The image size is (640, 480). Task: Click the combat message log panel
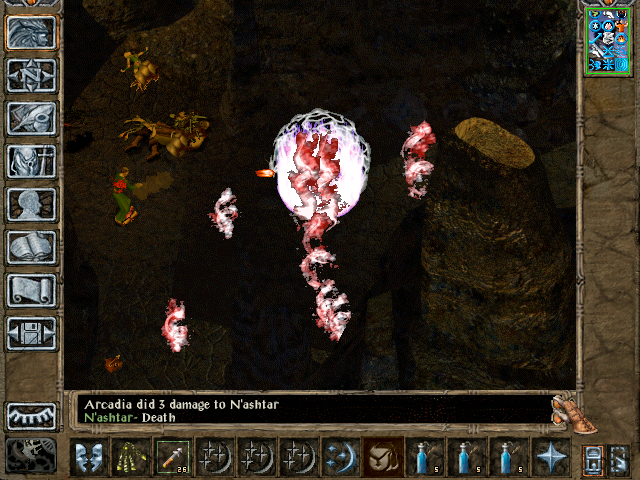[x=312, y=411]
